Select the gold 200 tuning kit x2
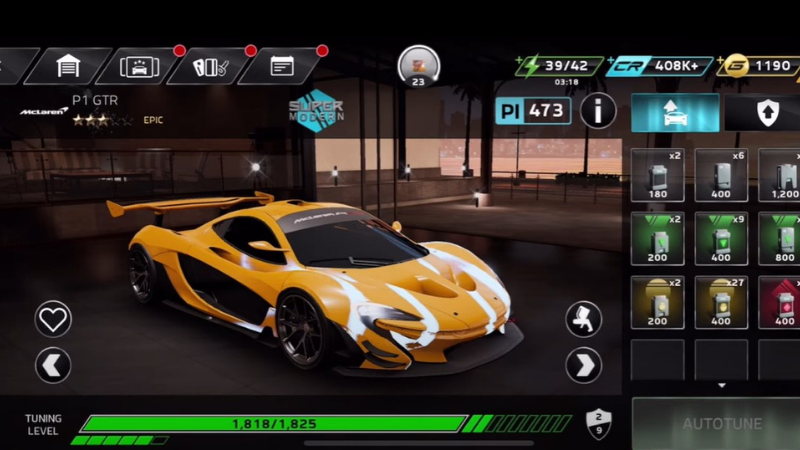800x450 pixels. click(x=657, y=302)
